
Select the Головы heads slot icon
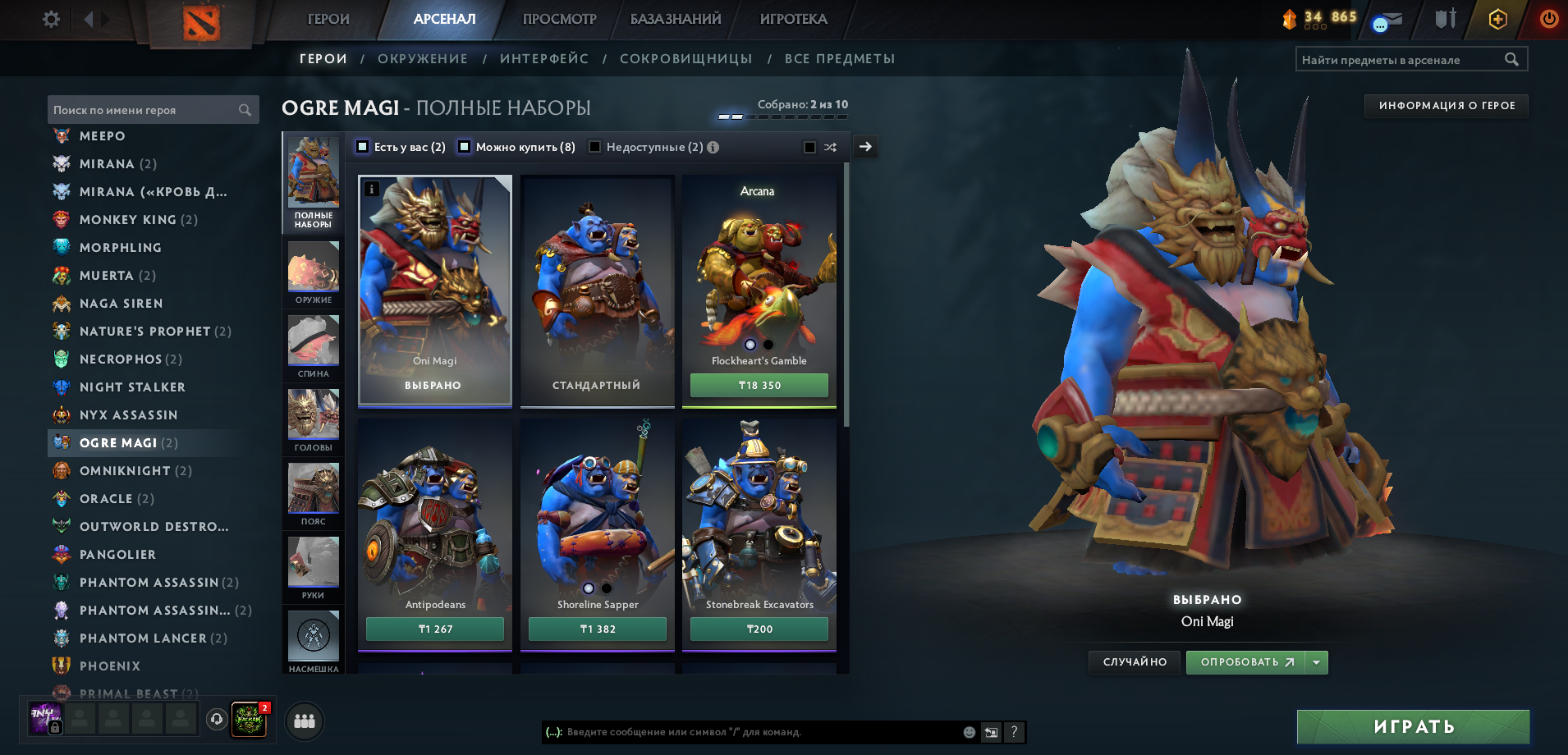pos(313,414)
